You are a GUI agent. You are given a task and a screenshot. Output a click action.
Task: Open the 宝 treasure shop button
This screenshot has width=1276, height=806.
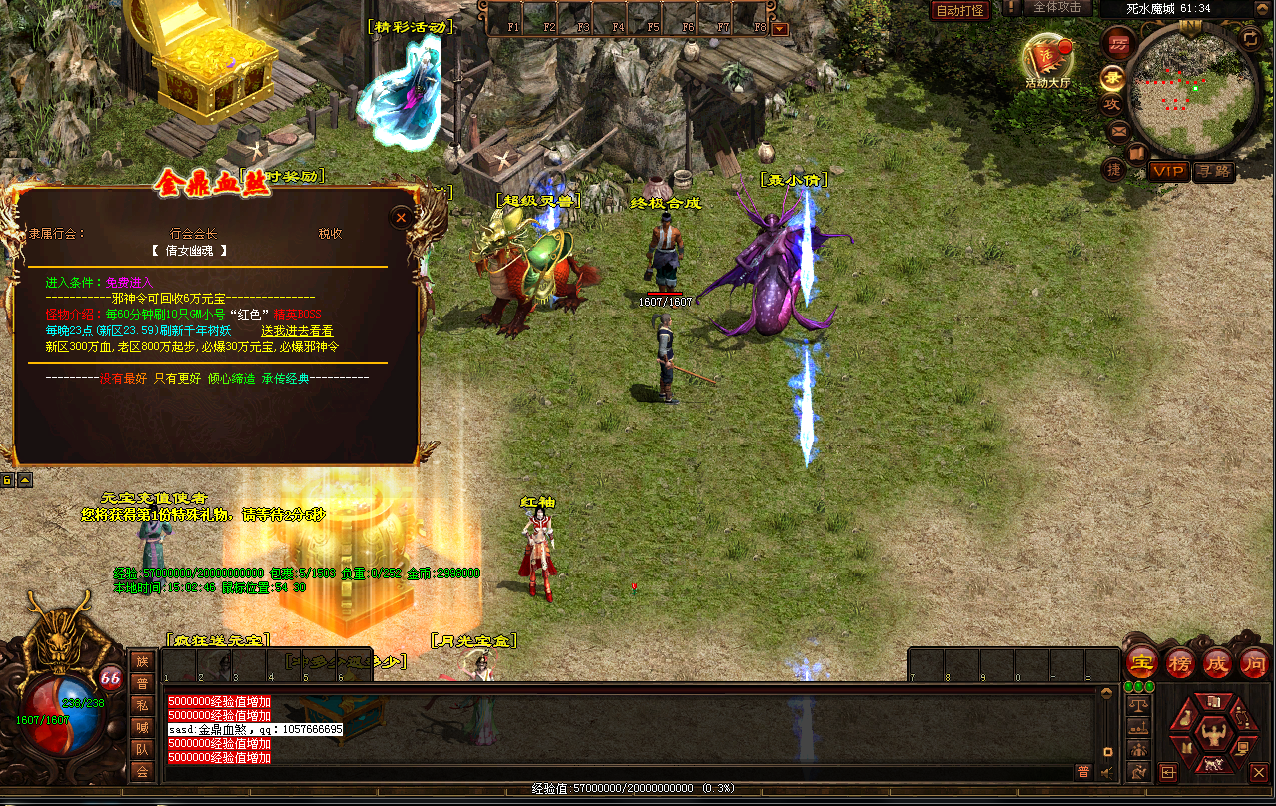coord(1141,662)
